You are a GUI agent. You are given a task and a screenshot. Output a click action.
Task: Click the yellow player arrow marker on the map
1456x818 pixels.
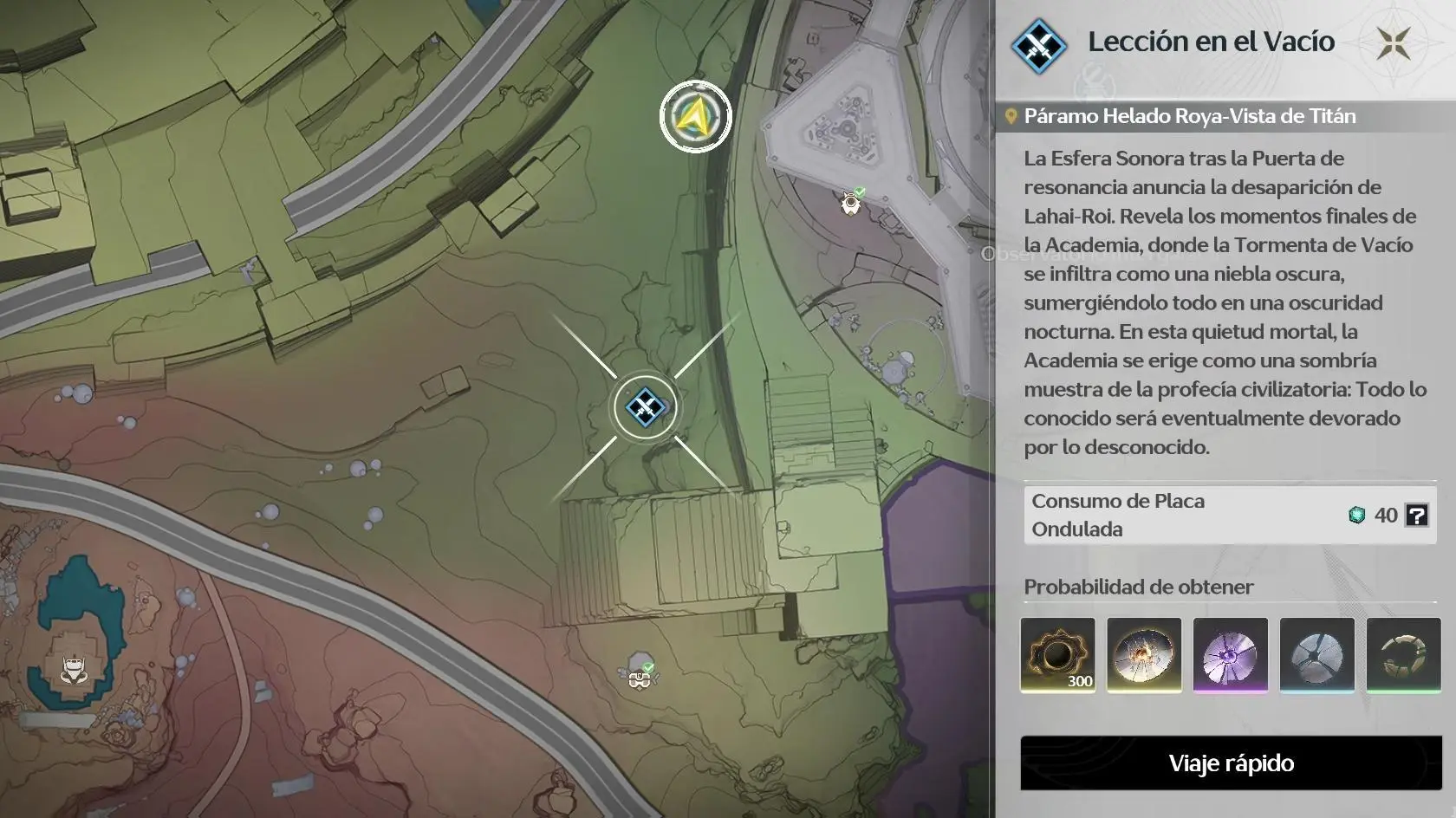point(694,114)
